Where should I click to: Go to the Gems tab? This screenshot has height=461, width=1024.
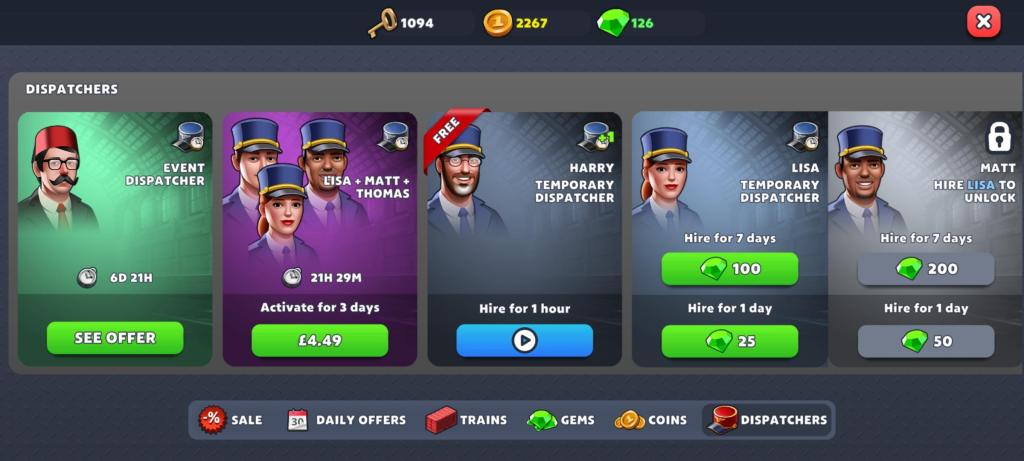pos(561,420)
